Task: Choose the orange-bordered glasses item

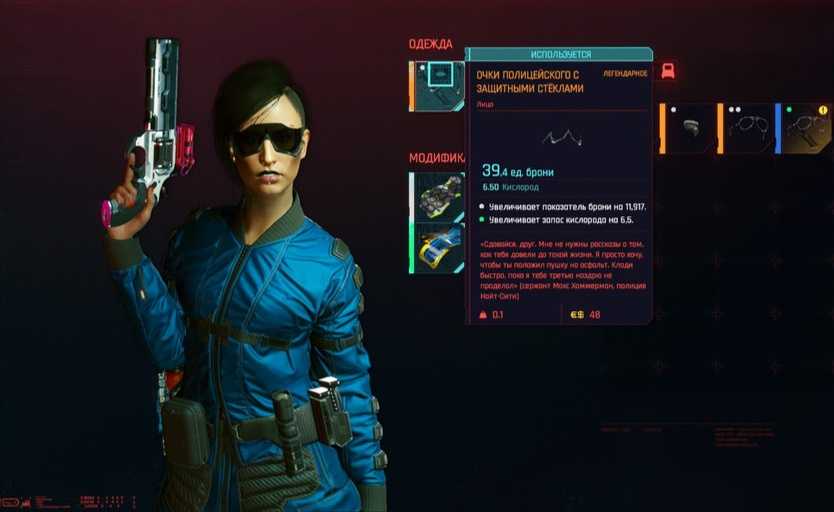Action: [x=749, y=129]
